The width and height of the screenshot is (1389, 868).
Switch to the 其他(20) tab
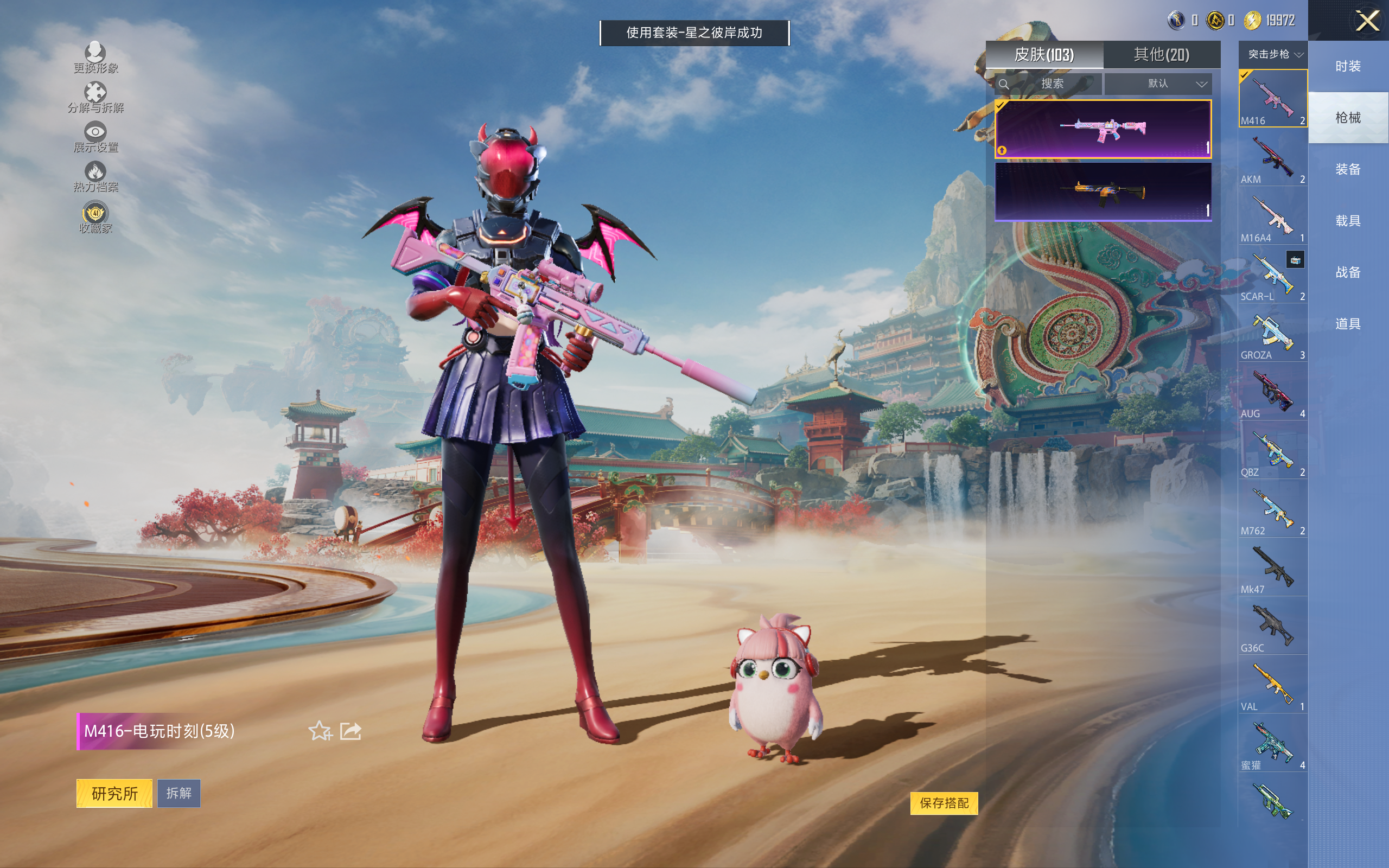point(1161,55)
